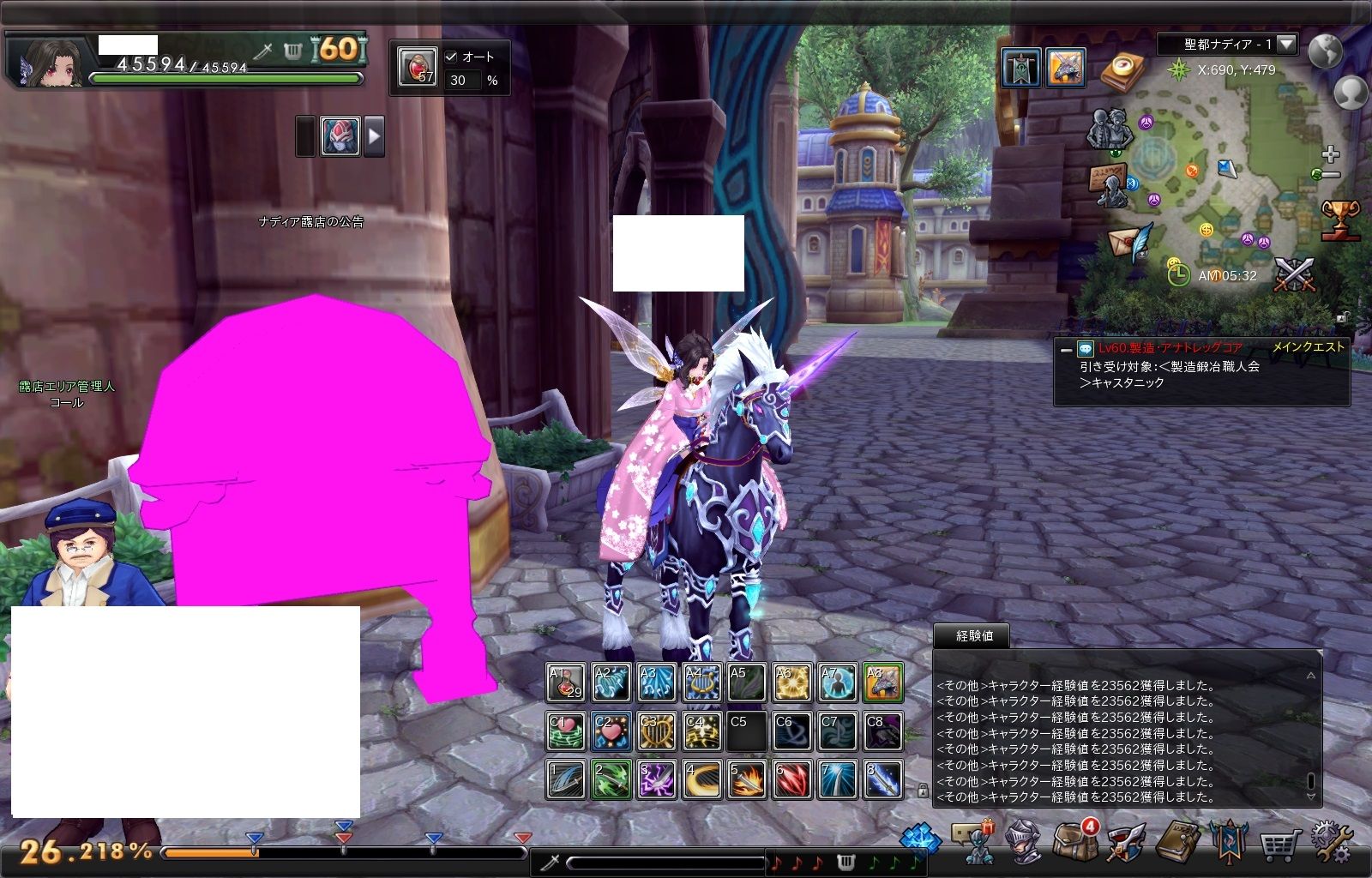Open the knight helmet character icon
1372x878 pixels.
[x=1023, y=842]
